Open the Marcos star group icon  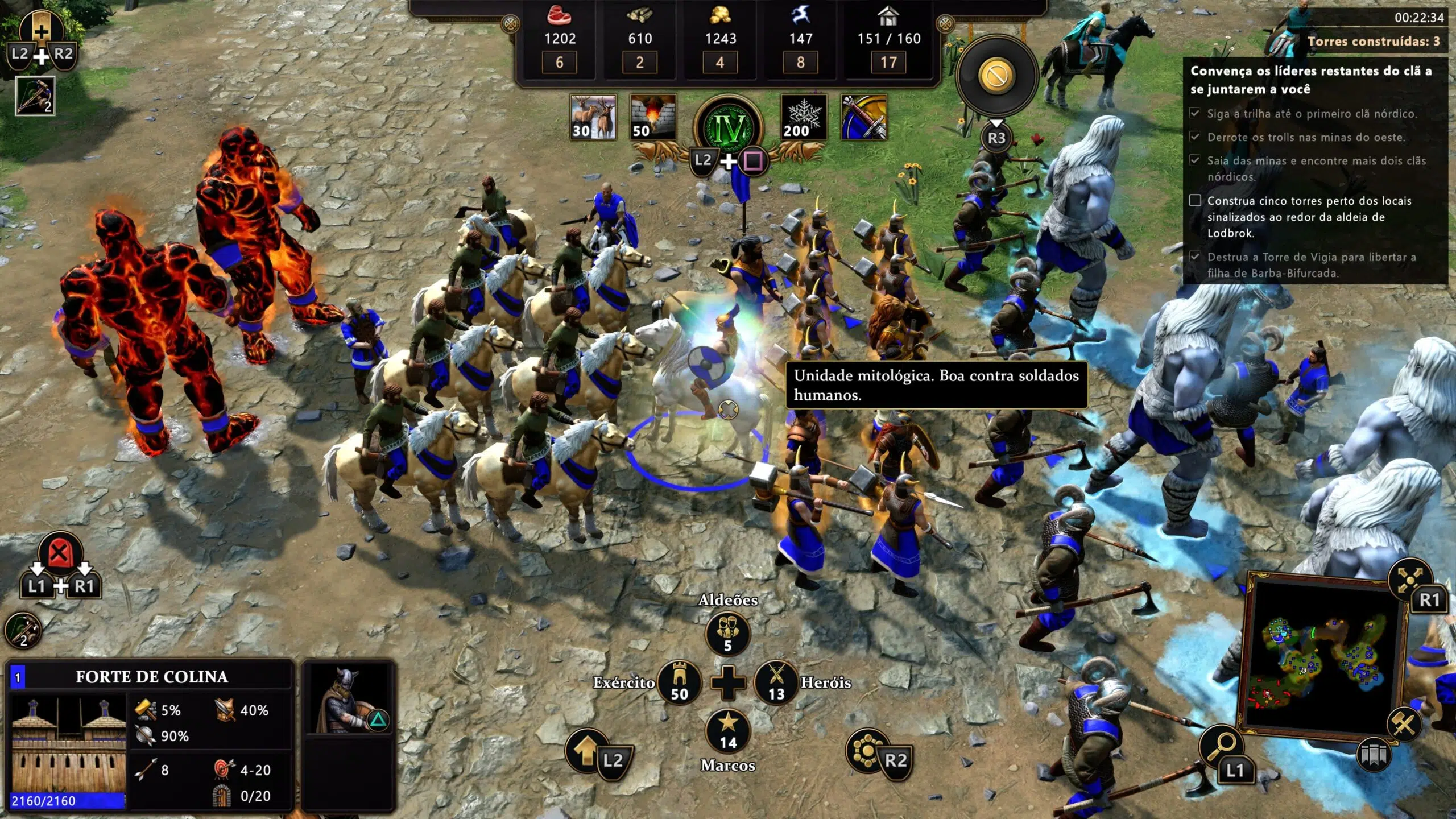[x=728, y=731]
